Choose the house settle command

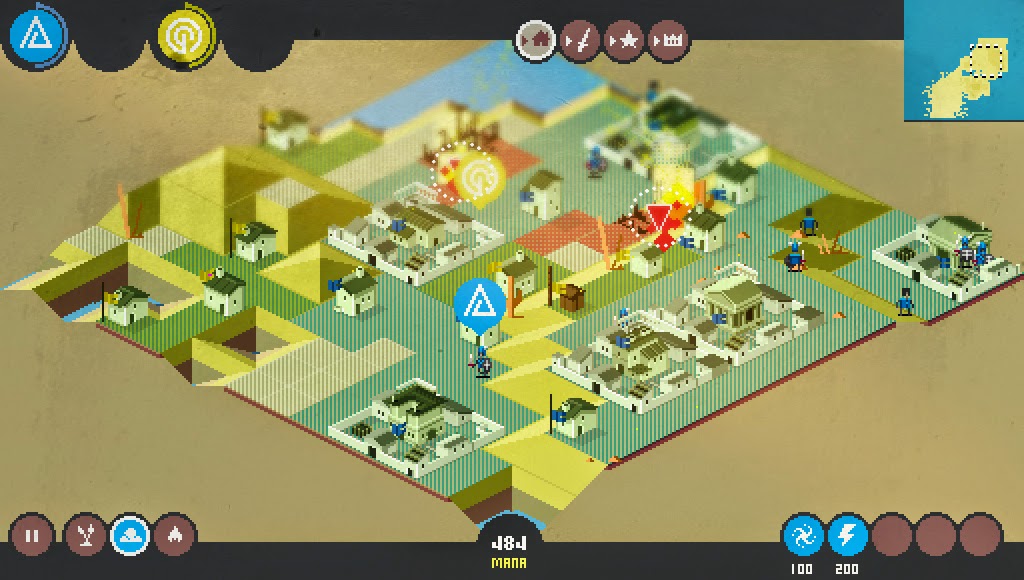(x=537, y=41)
